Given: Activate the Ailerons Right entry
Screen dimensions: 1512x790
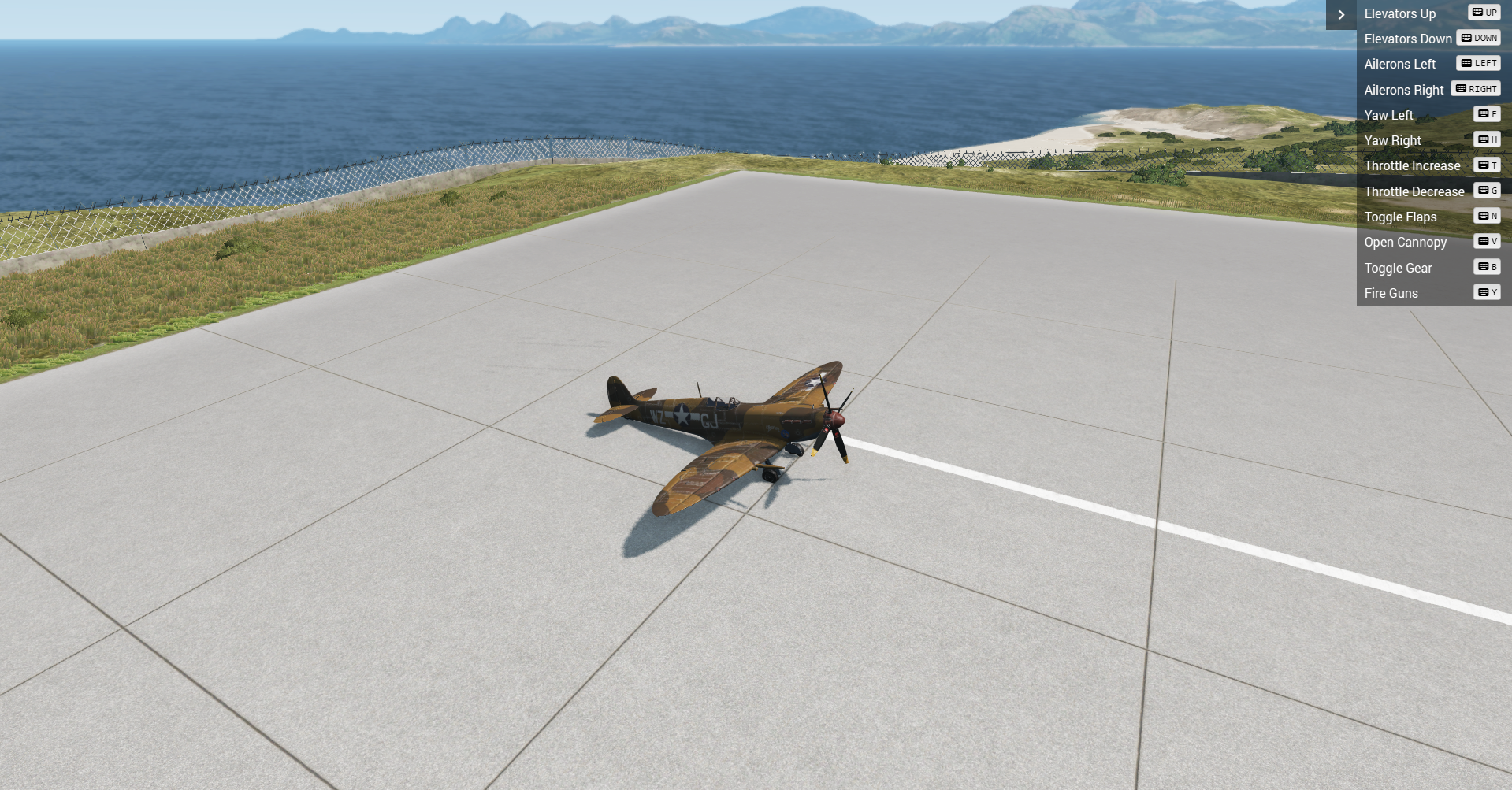Looking at the screenshot, I should click(x=1404, y=90).
